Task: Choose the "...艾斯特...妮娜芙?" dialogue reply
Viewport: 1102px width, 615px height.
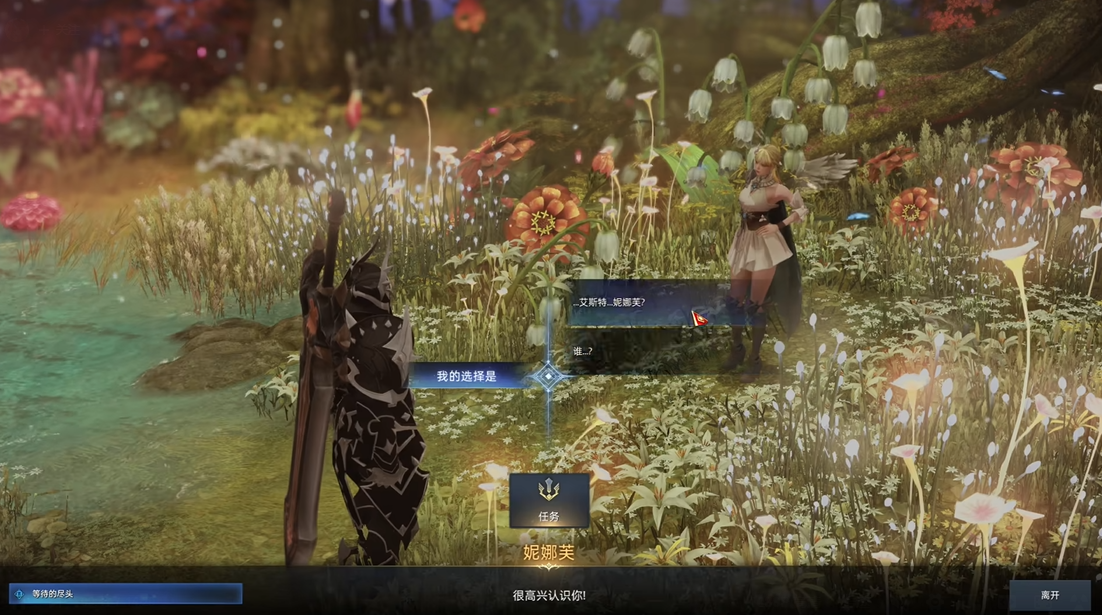Action: 640,303
